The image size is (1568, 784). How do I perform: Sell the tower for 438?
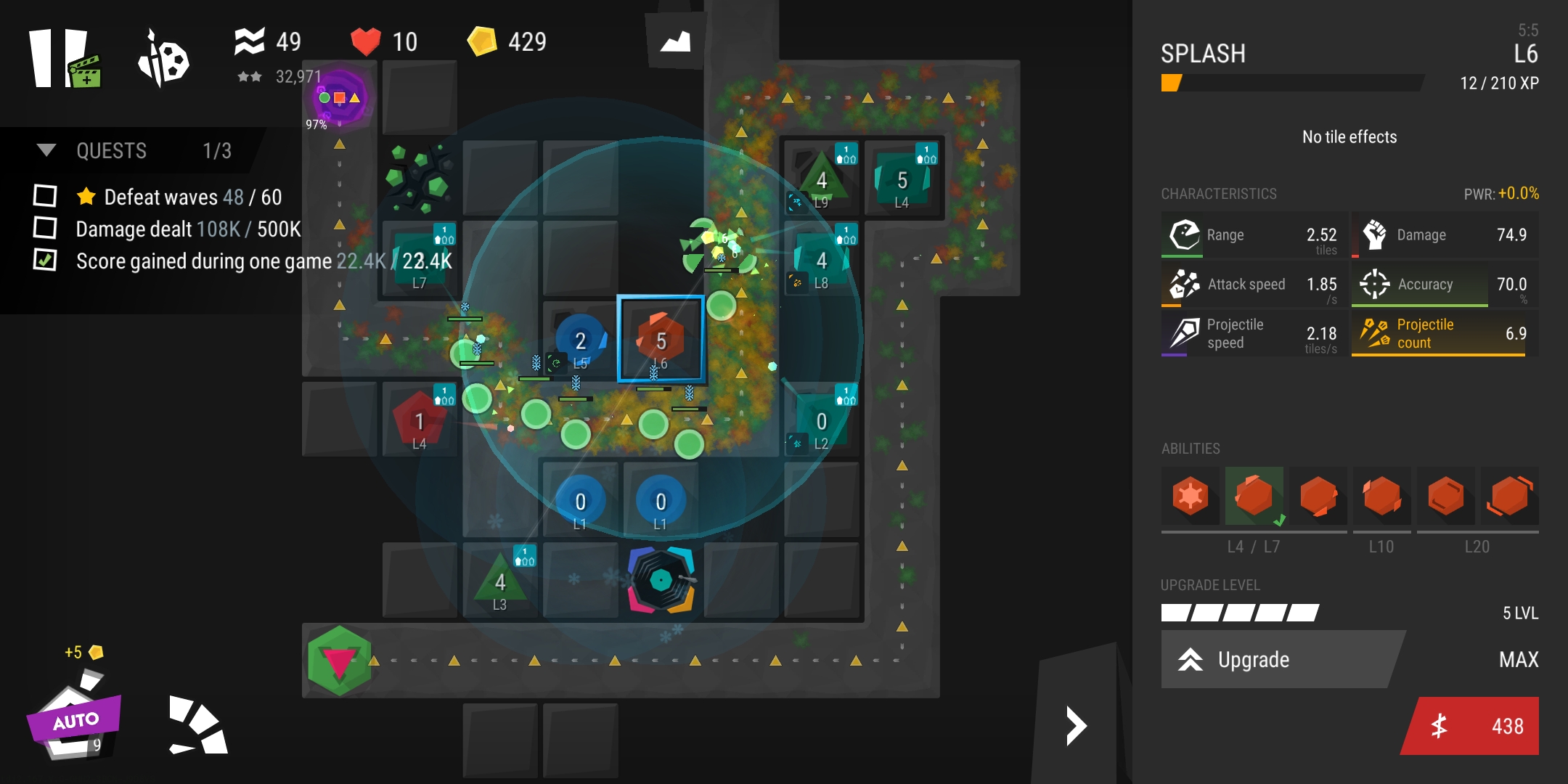click(1472, 726)
